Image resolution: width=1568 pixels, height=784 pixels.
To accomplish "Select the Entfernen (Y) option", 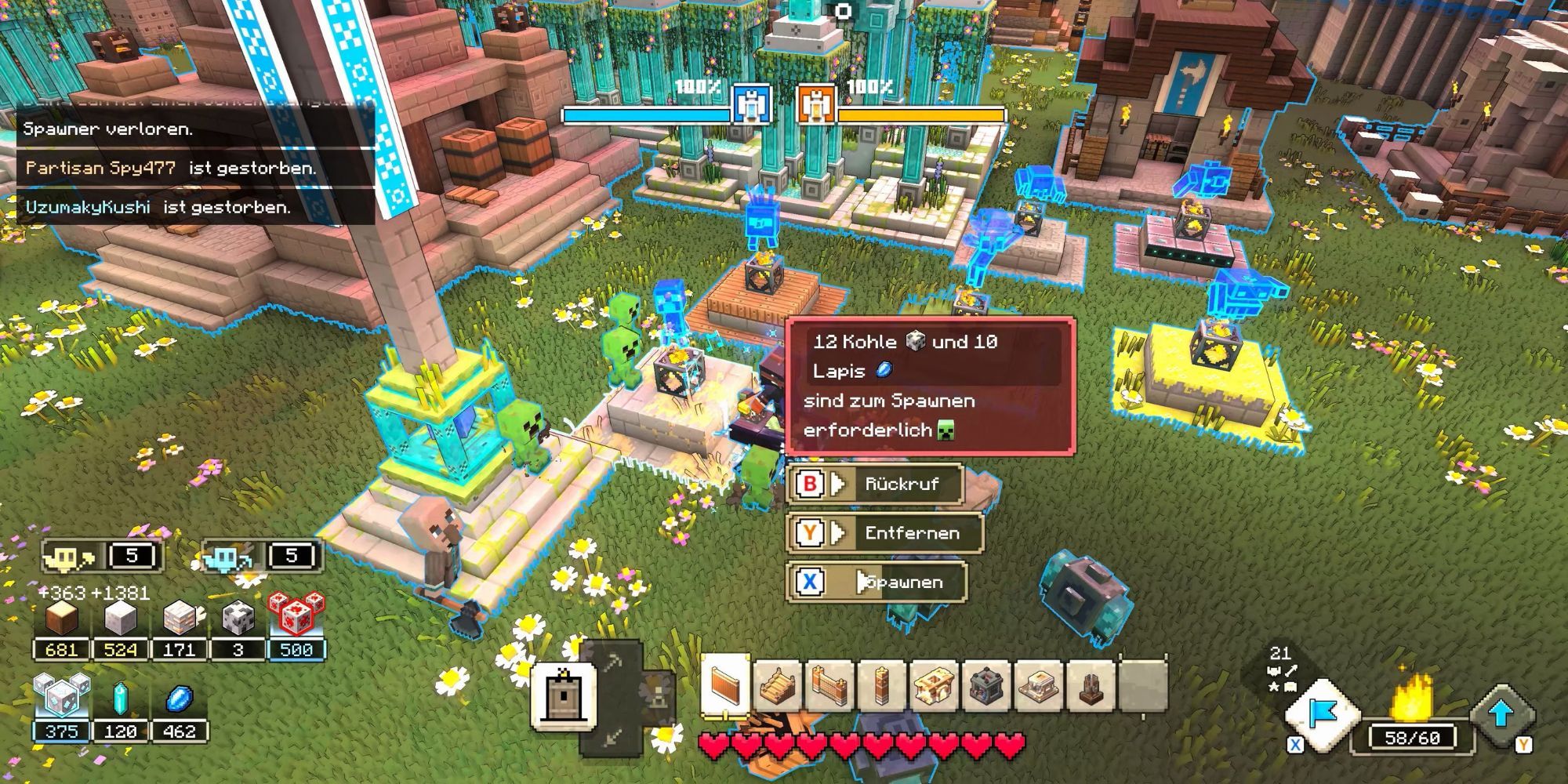I will (x=913, y=534).
